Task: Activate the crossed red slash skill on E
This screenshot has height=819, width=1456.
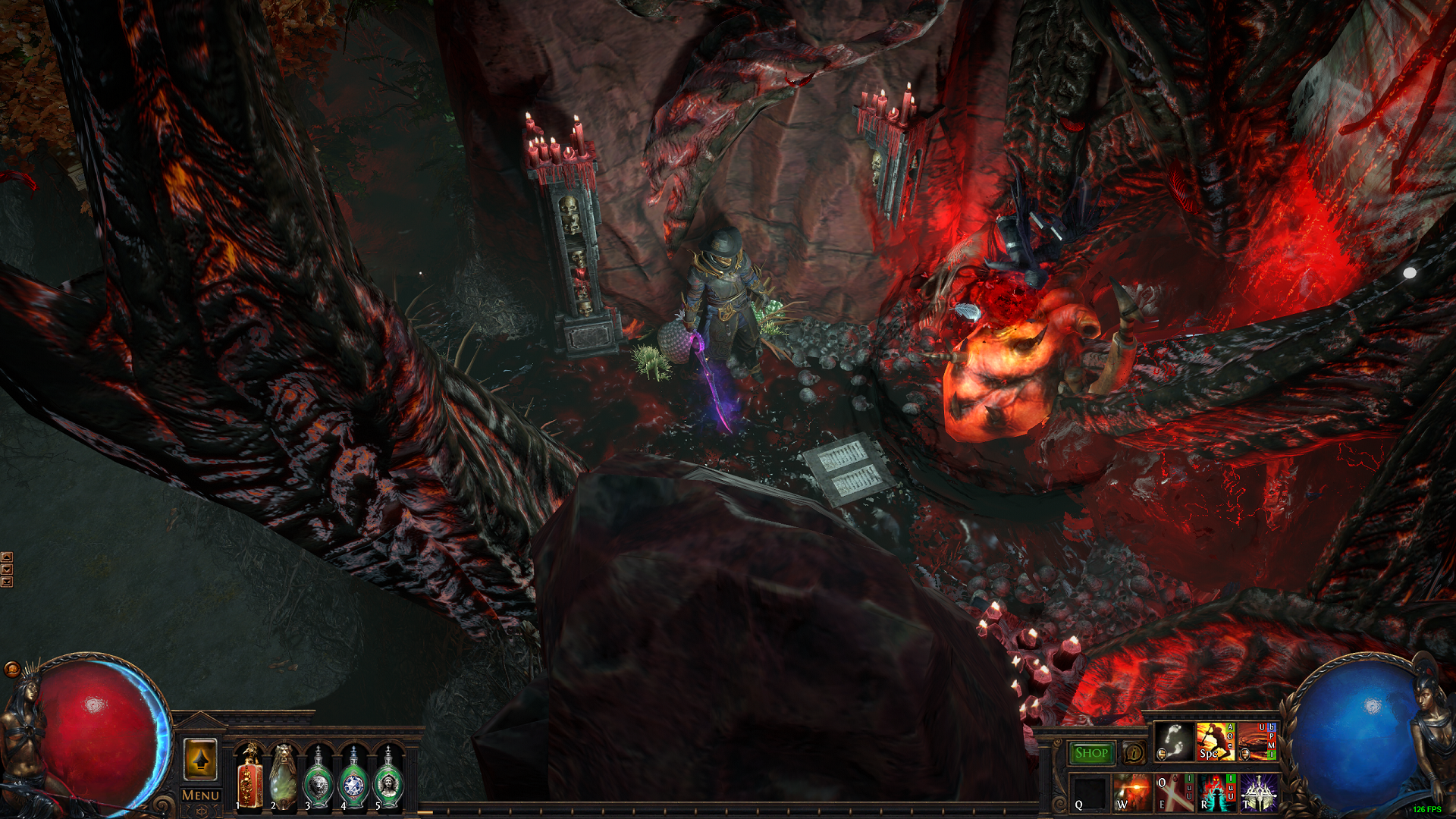Action: [x=1173, y=792]
